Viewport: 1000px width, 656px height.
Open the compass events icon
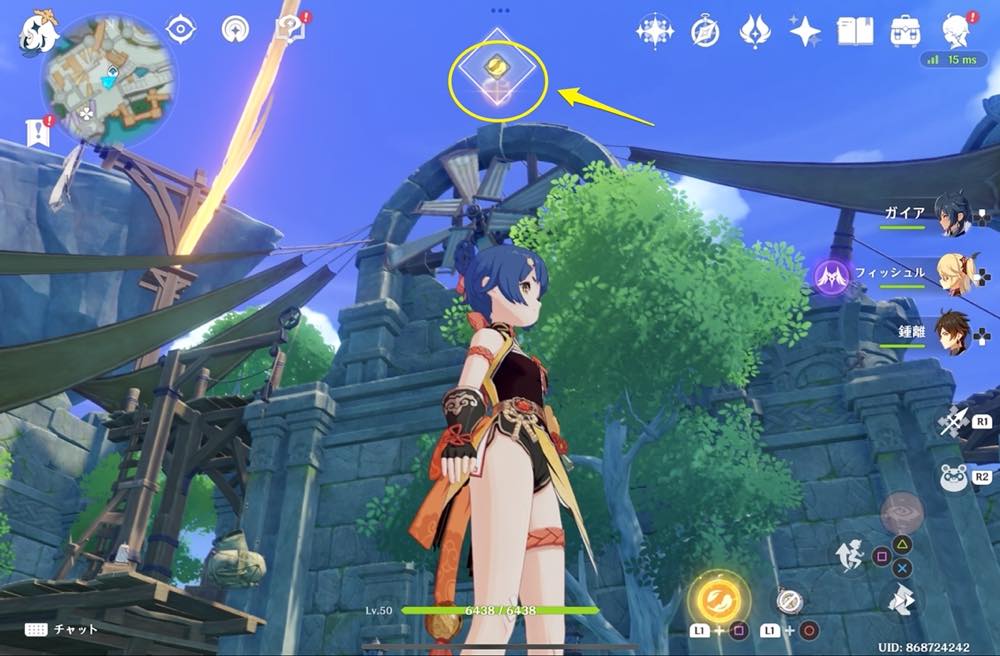pyautogui.click(x=705, y=32)
